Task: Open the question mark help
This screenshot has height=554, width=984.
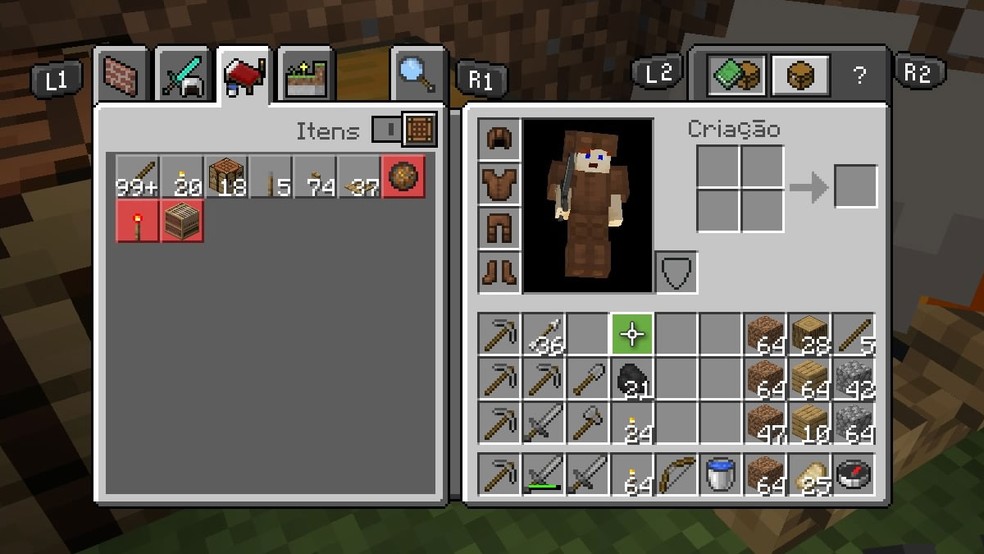Action: coord(859,76)
